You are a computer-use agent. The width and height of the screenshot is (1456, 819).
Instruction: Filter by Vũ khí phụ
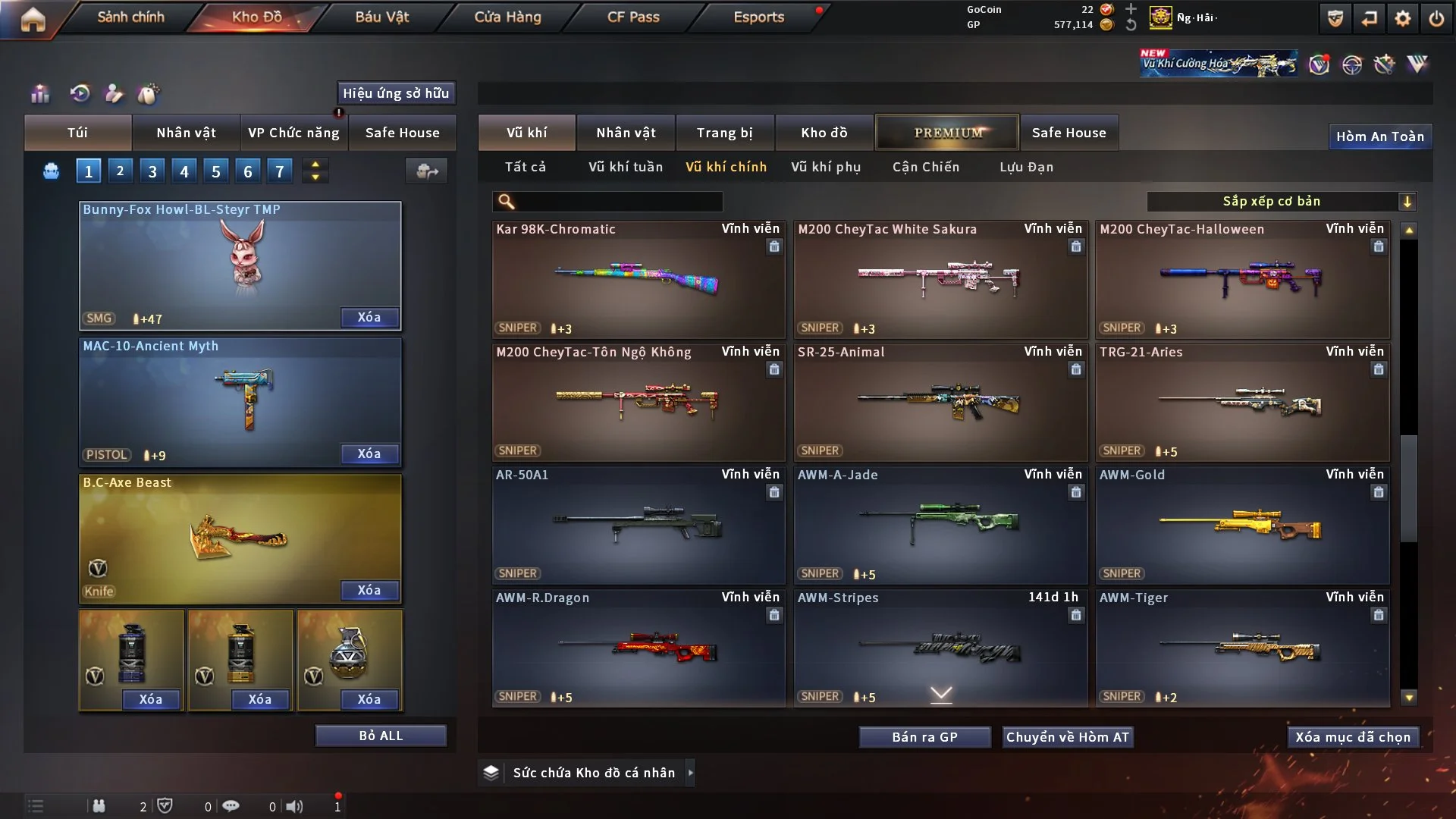point(826,167)
